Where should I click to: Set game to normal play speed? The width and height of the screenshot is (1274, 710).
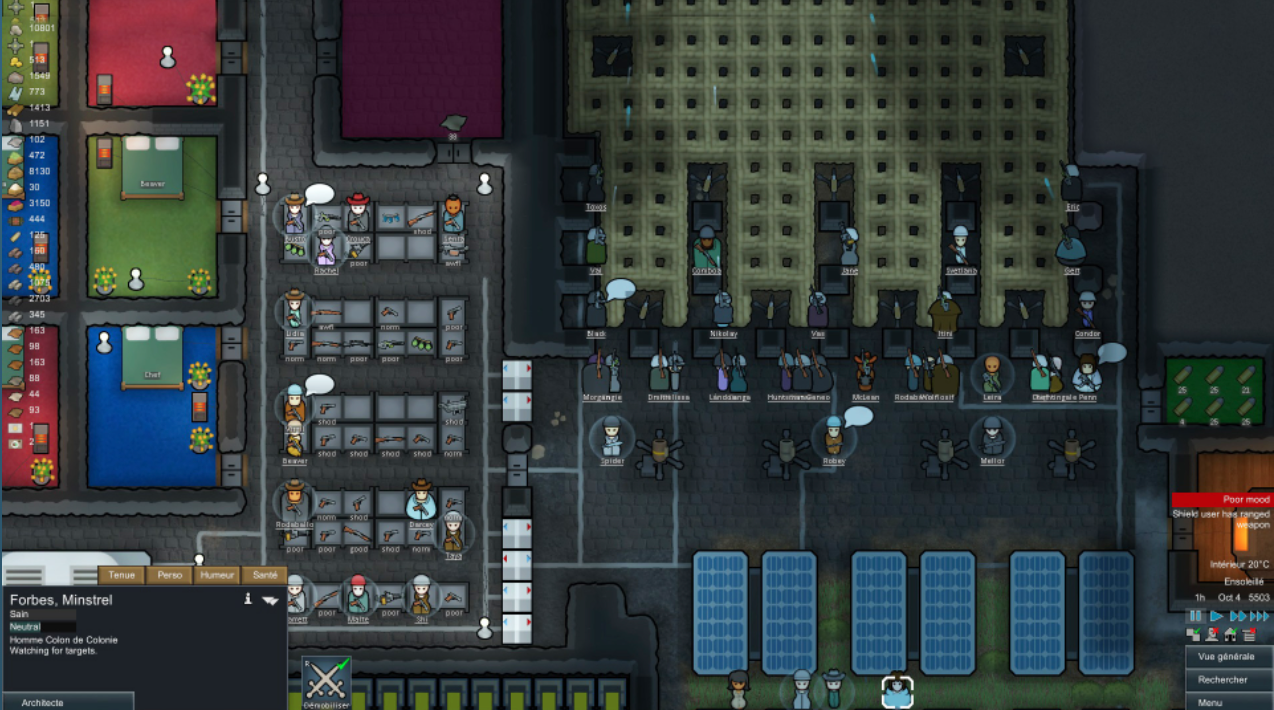coord(1217,616)
